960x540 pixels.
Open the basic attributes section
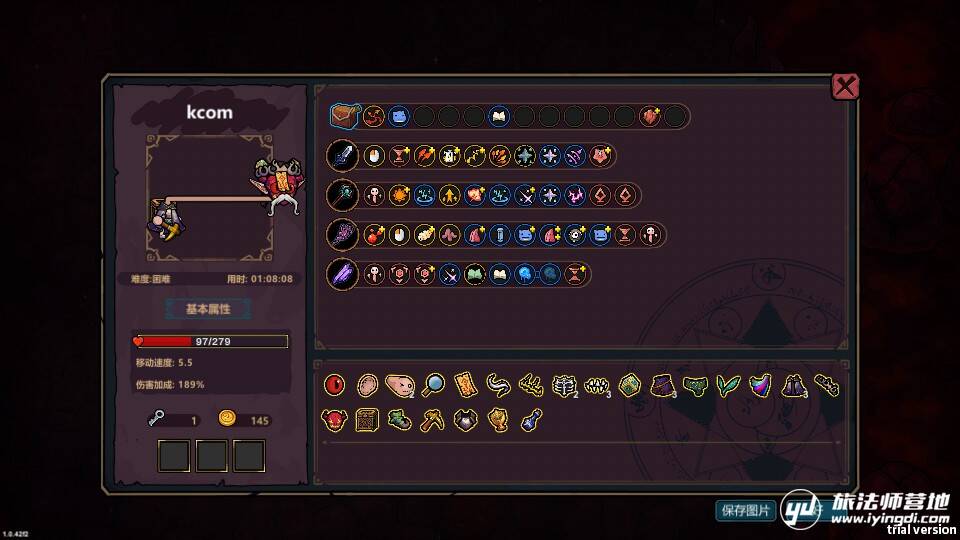pyautogui.click(x=208, y=309)
